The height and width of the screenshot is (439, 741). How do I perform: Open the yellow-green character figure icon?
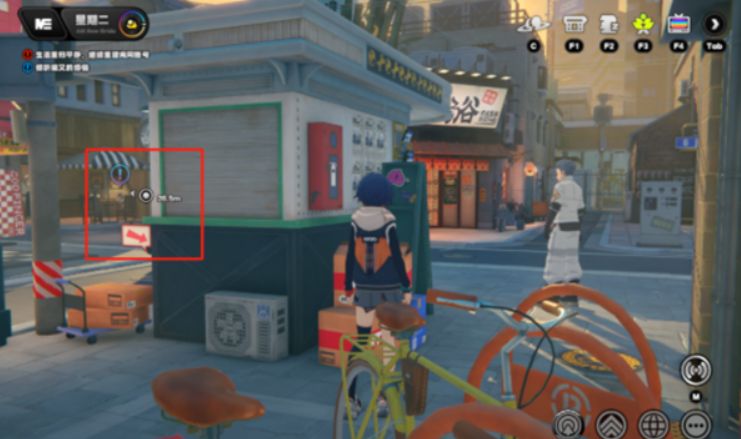643,23
